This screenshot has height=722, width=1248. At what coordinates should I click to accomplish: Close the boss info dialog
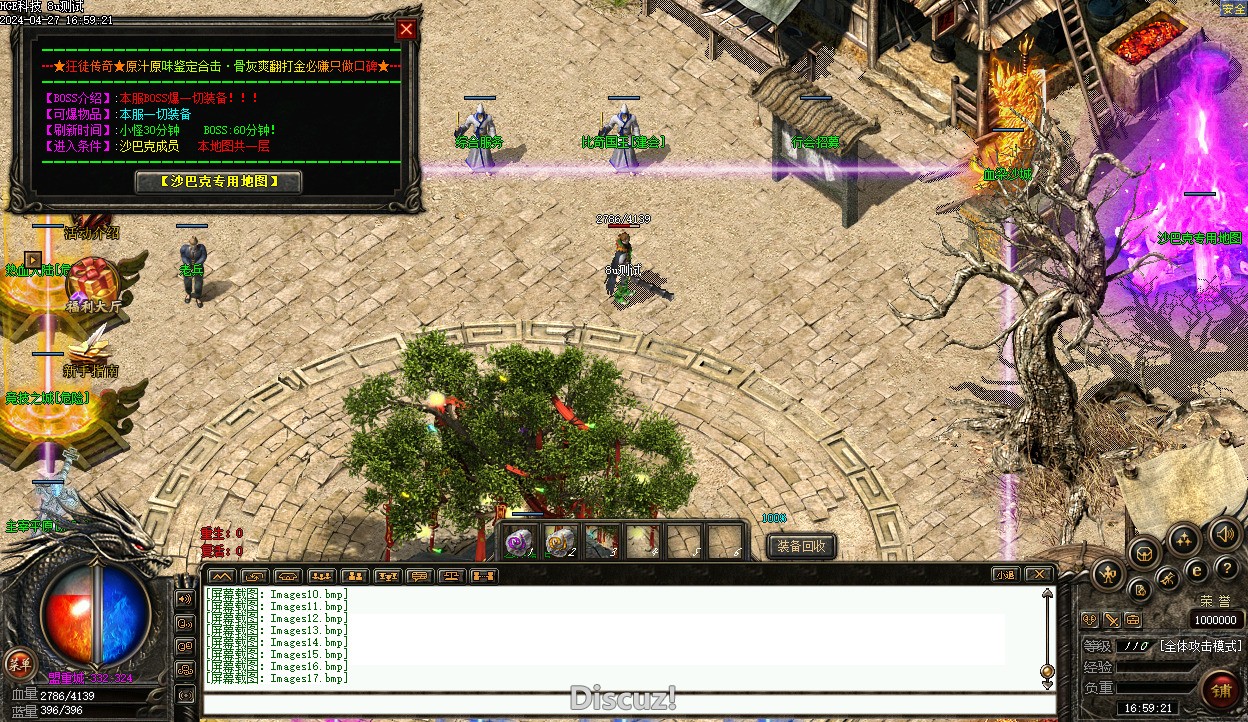[406, 30]
